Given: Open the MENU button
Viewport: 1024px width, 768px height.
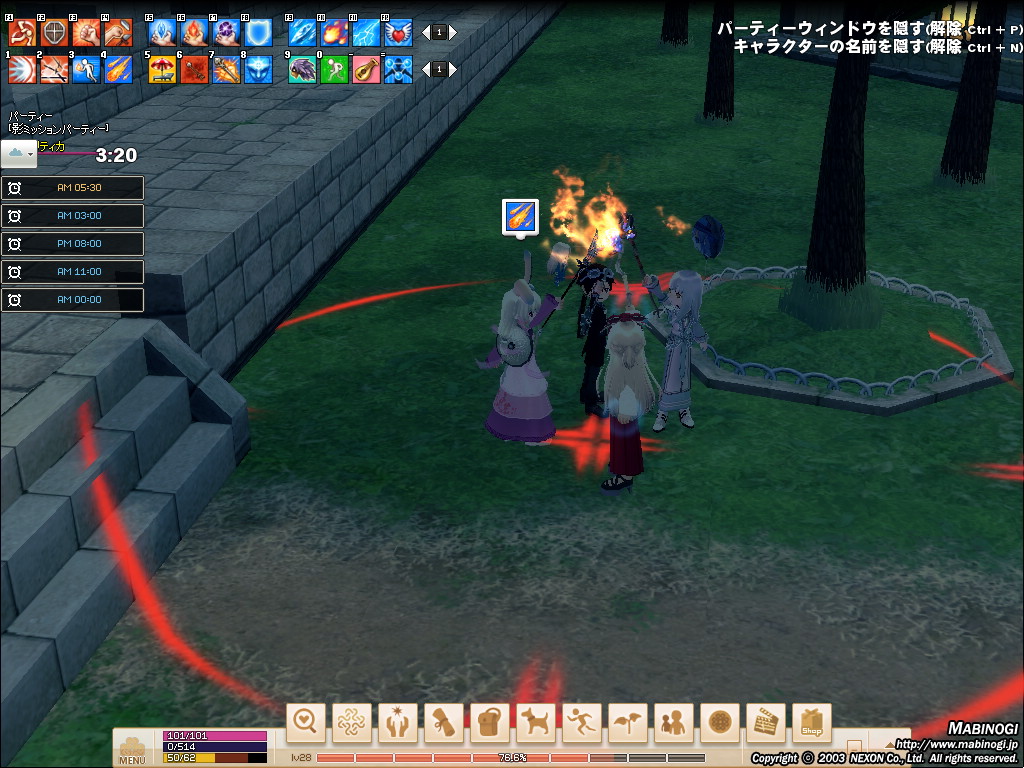Looking at the screenshot, I should [x=132, y=749].
